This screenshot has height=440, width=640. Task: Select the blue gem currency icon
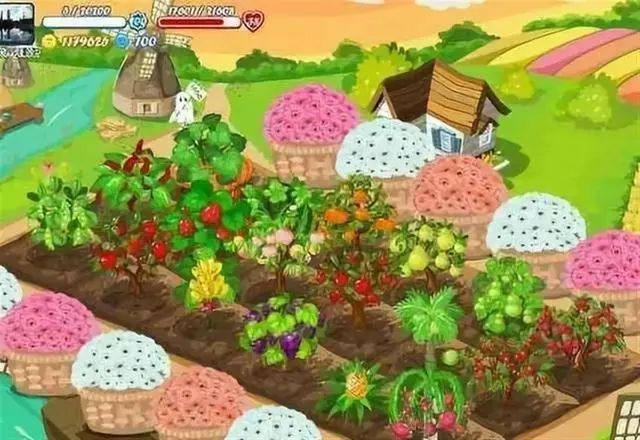point(123,41)
